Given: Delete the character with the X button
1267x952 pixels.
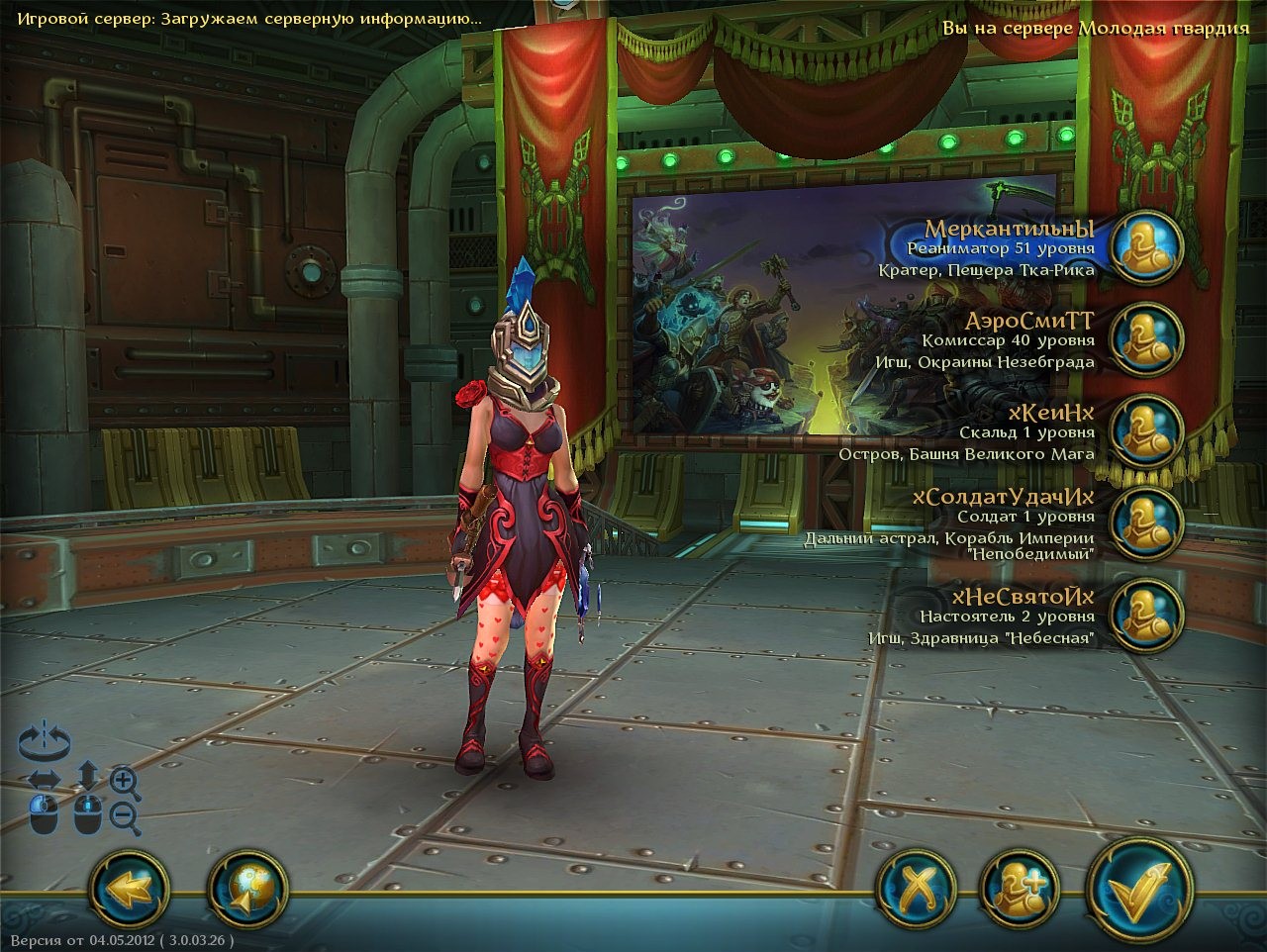Looking at the screenshot, I should [917, 887].
